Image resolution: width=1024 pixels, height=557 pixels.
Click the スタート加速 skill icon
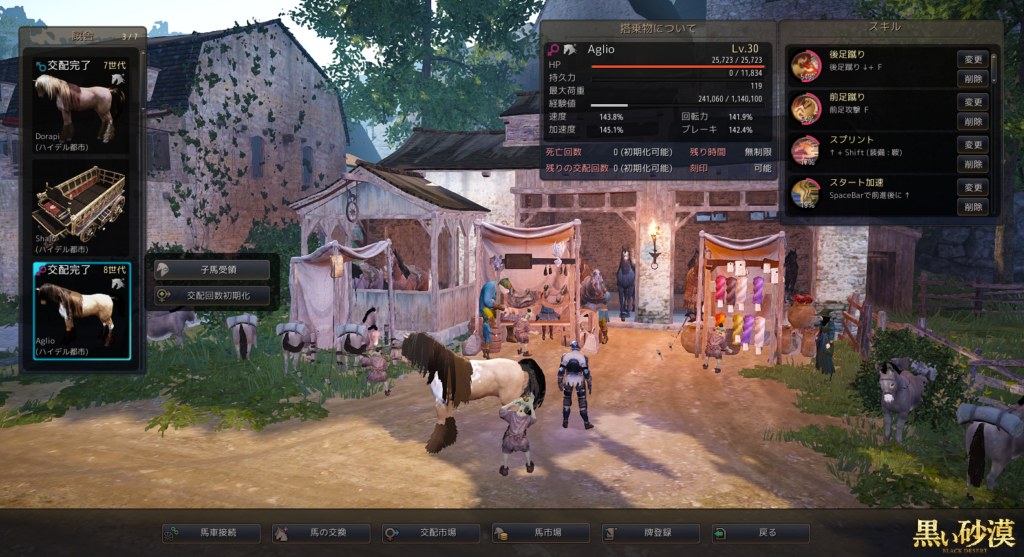pos(806,193)
